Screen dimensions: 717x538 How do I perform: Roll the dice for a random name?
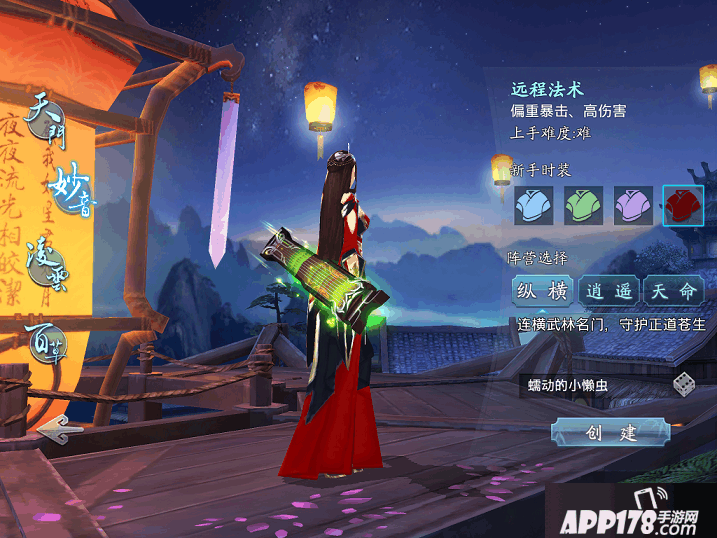684,385
